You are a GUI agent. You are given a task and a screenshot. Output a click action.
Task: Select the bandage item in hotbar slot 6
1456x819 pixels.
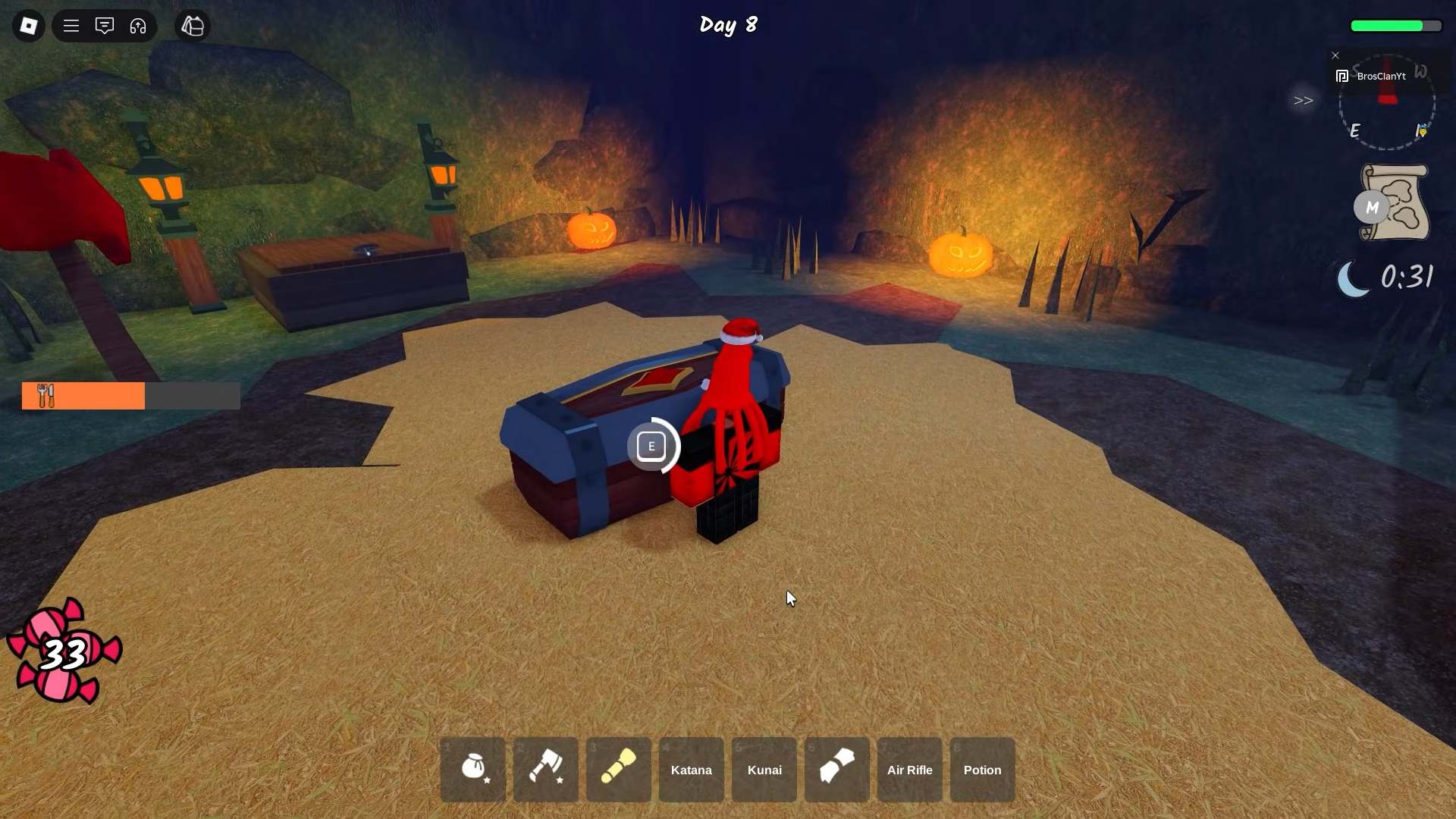[x=836, y=769]
